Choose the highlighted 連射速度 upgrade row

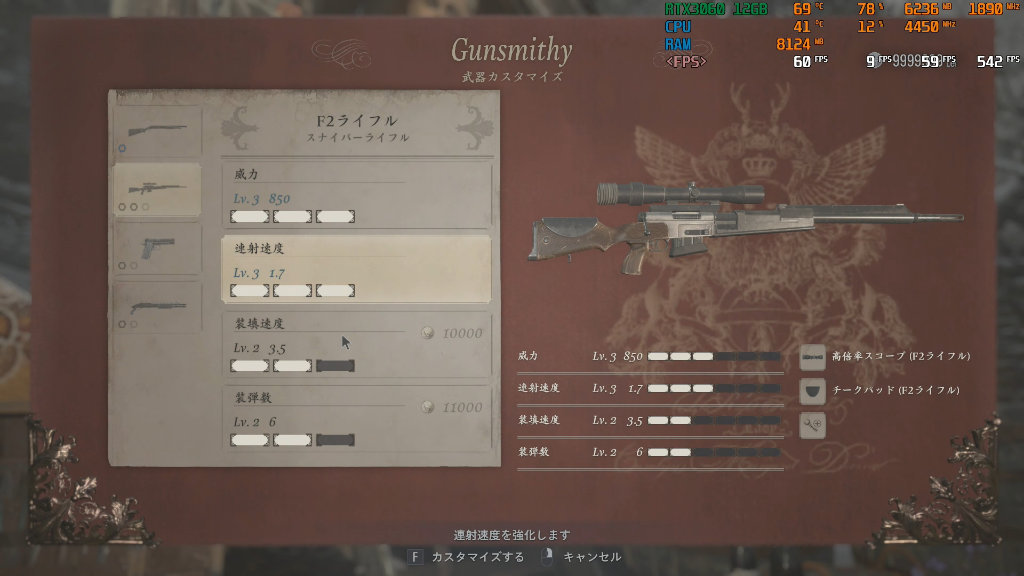(356, 270)
